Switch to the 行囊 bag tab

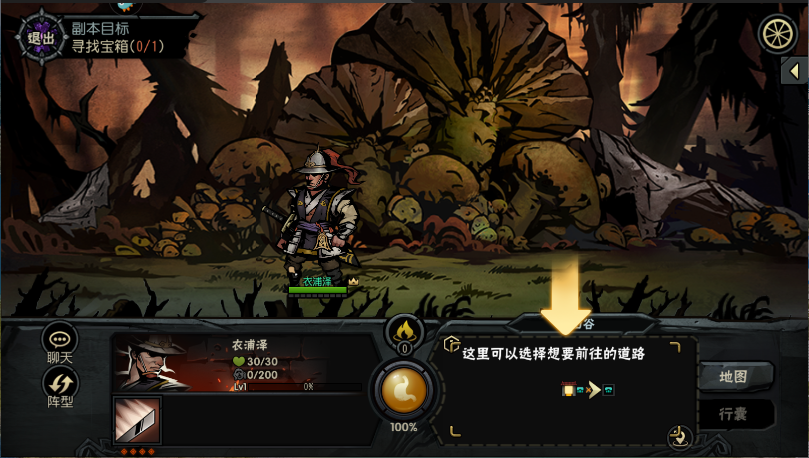(x=736, y=413)
